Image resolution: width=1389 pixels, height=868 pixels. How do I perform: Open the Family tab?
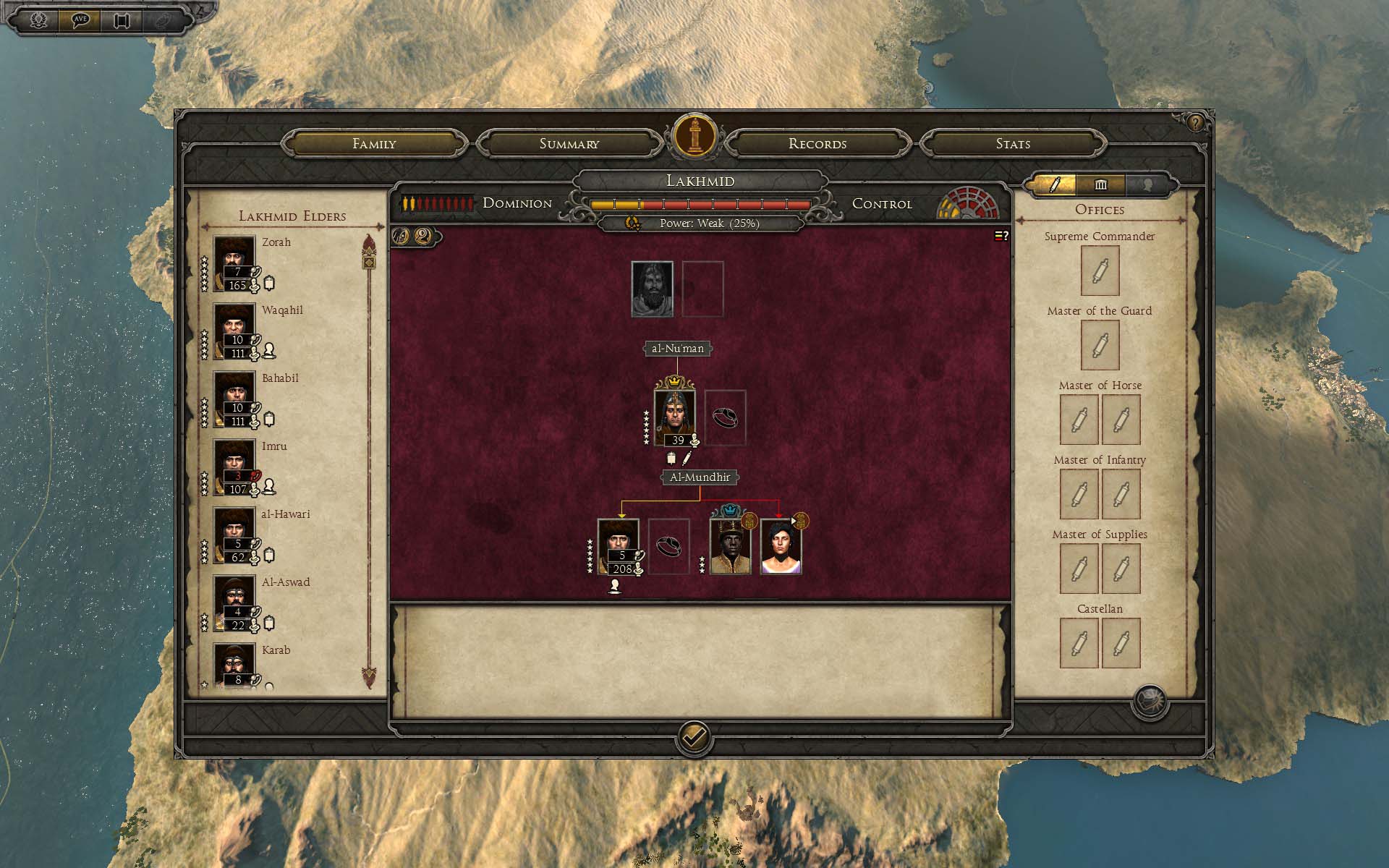coord(374,144)
